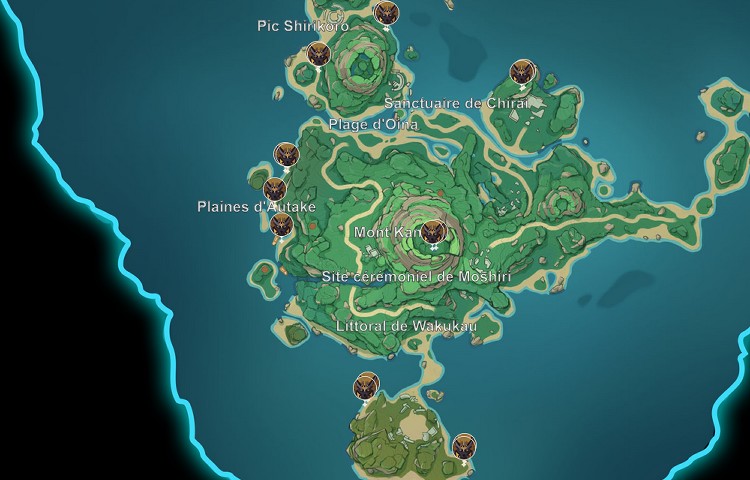Choose the marker just above Plaines d'Autake label

click(x=275, y=188)
